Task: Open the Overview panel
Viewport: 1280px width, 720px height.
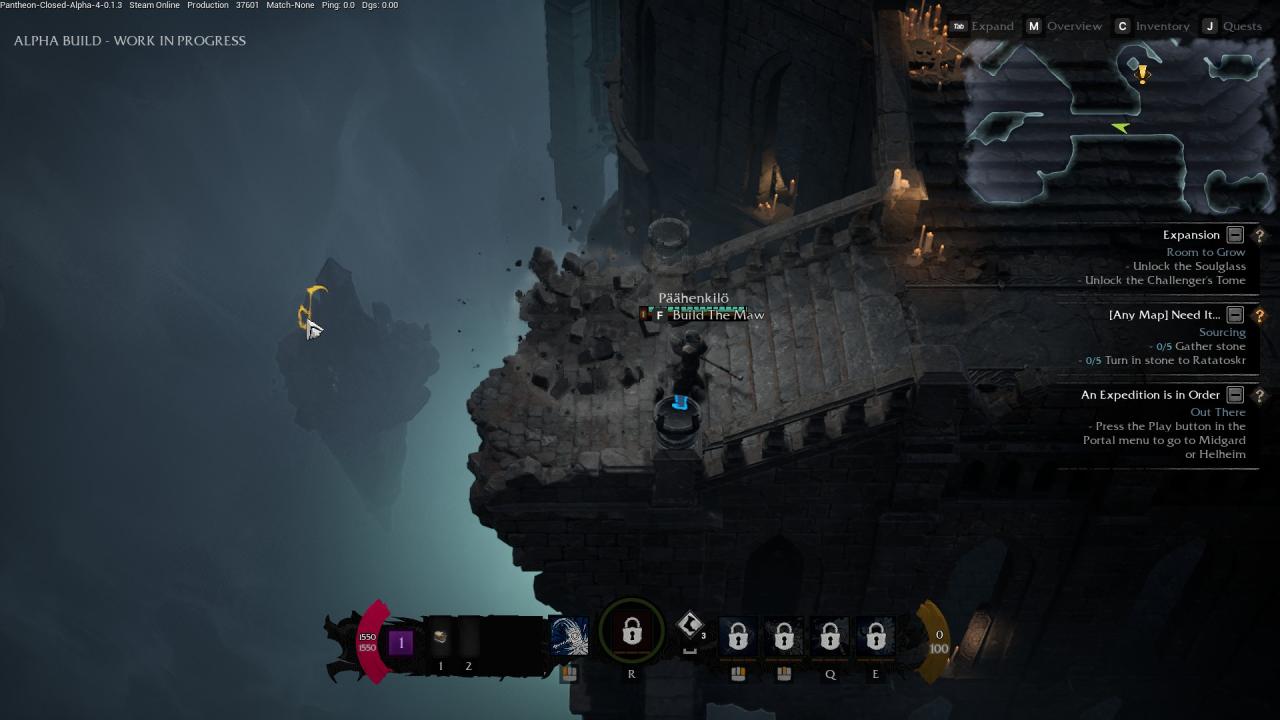Action: pos(1064,26)
